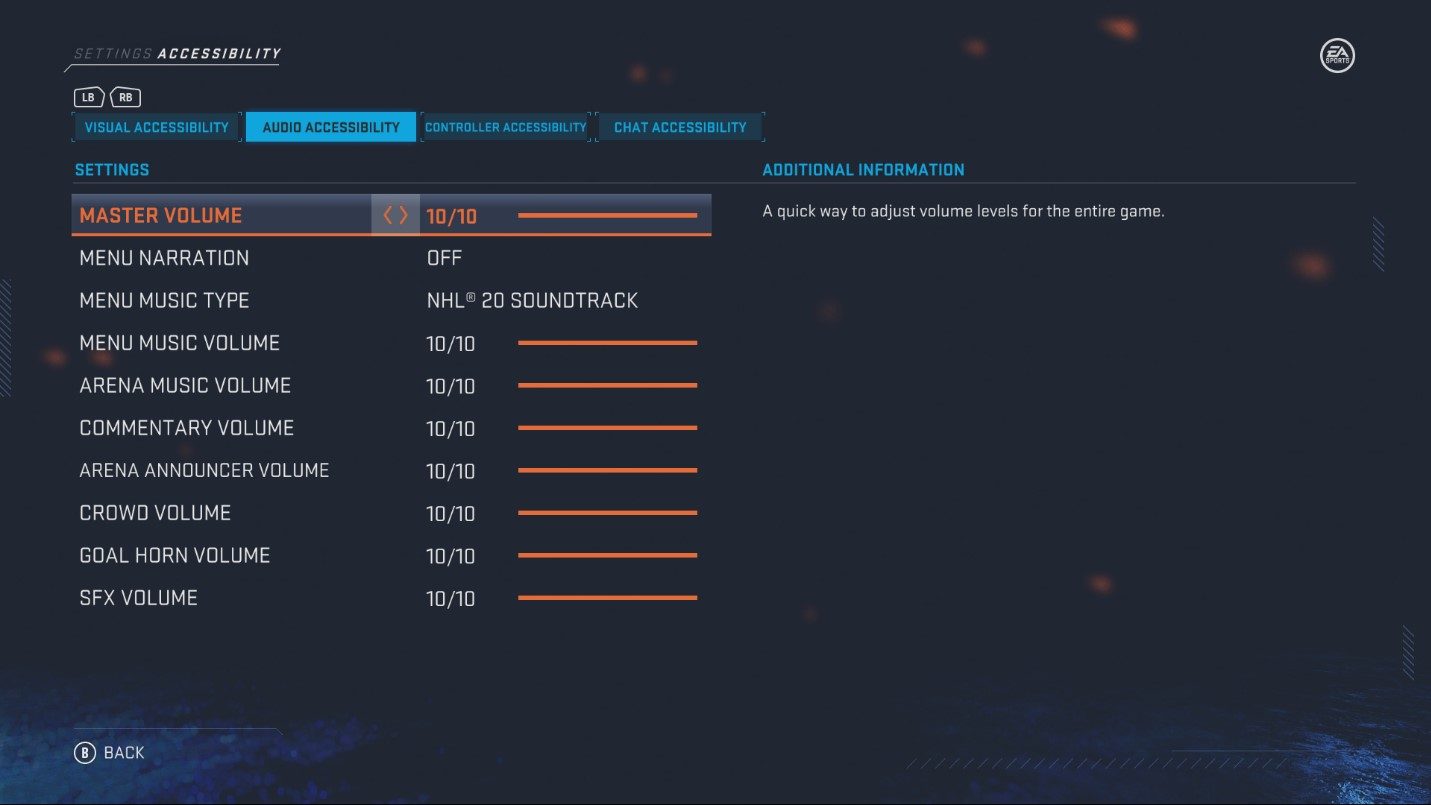Click the LB bumper icon
Viewport: 1431px width, 805px height.
[88, 97]
